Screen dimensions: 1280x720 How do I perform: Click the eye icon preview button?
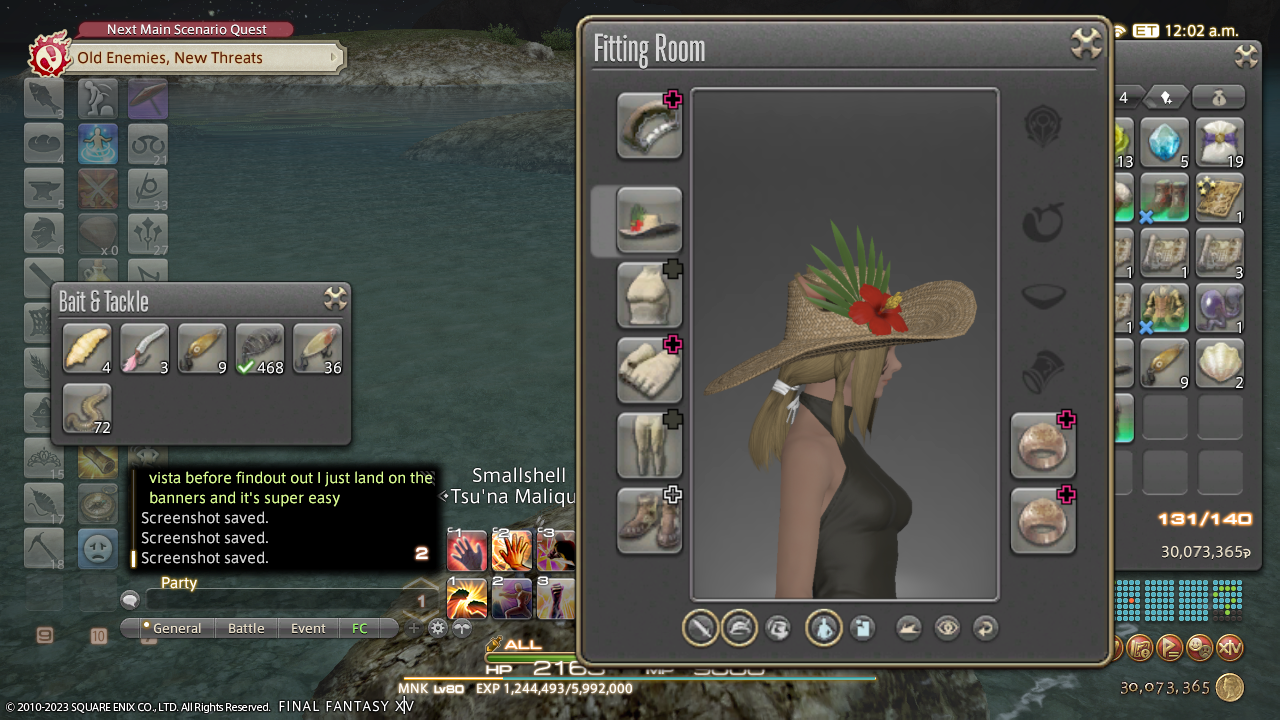click(947, 628)
